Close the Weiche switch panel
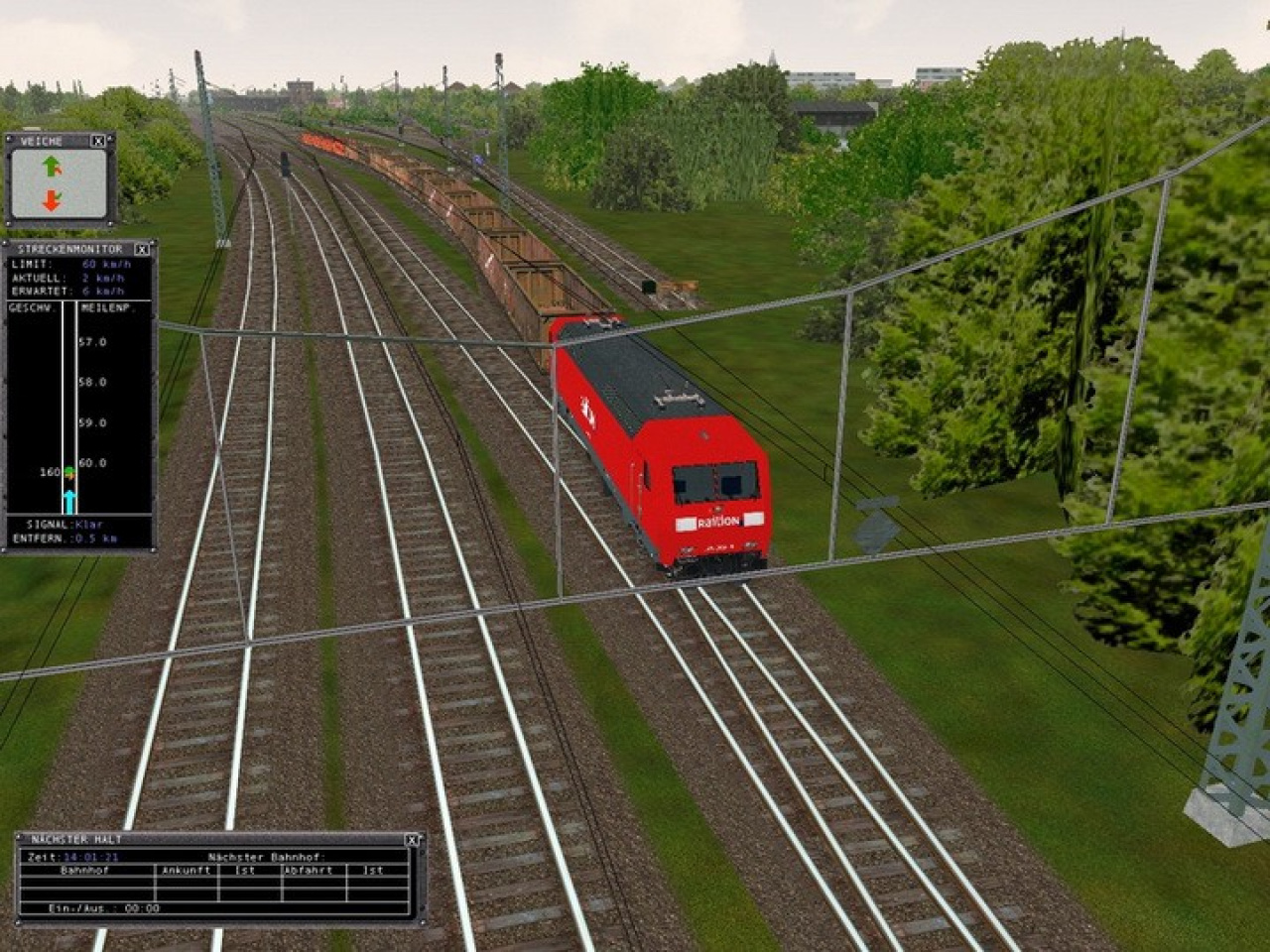 (x=98, y=142)
